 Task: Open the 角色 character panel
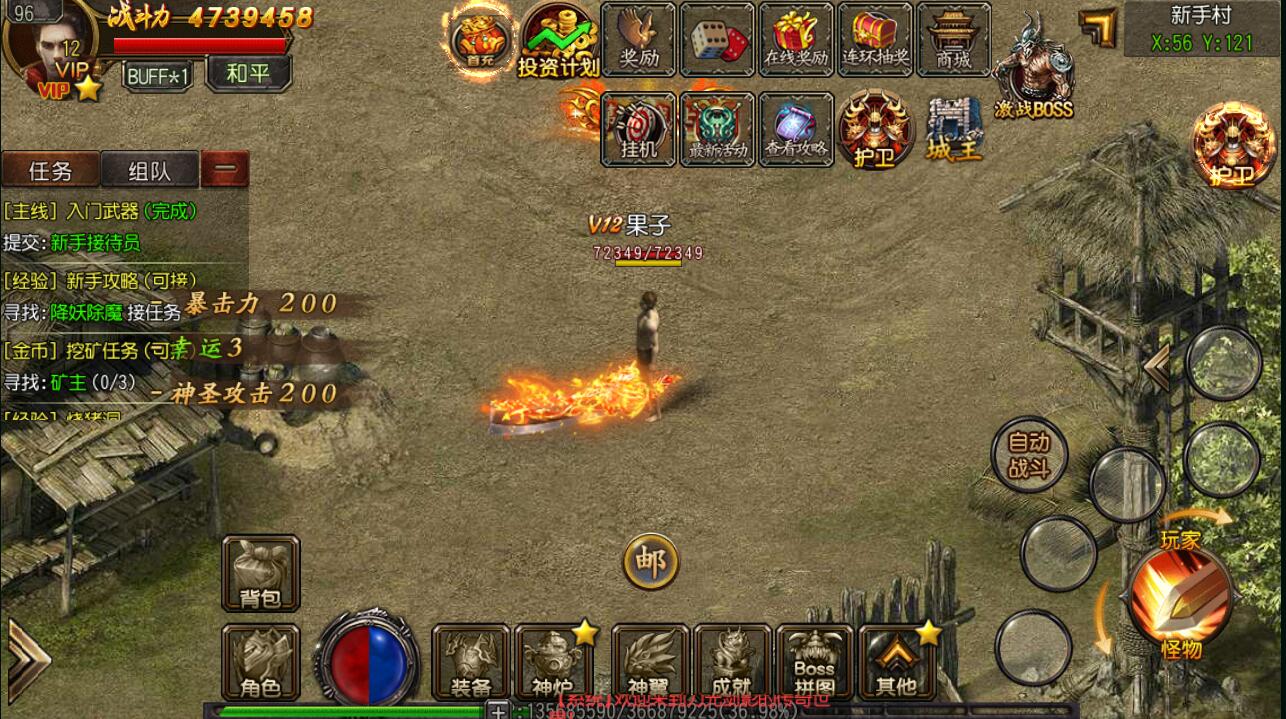pos(261,662)
